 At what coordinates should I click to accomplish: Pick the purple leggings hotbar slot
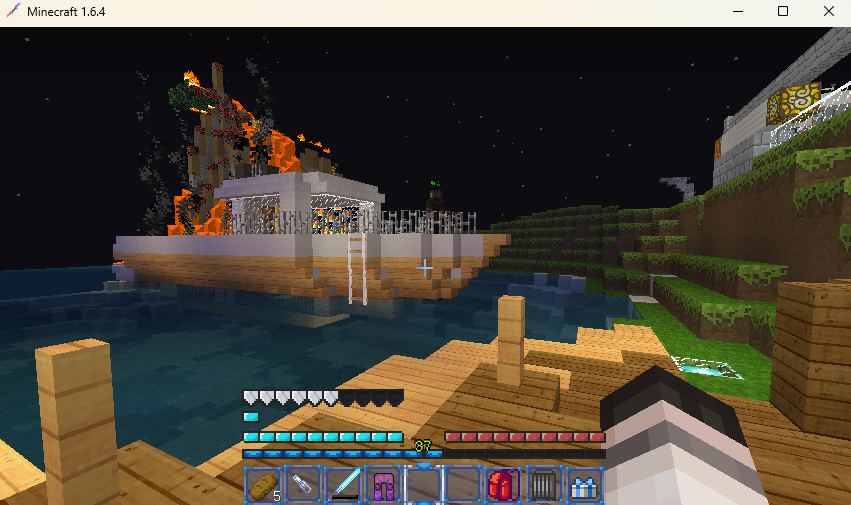coord(382,485)
